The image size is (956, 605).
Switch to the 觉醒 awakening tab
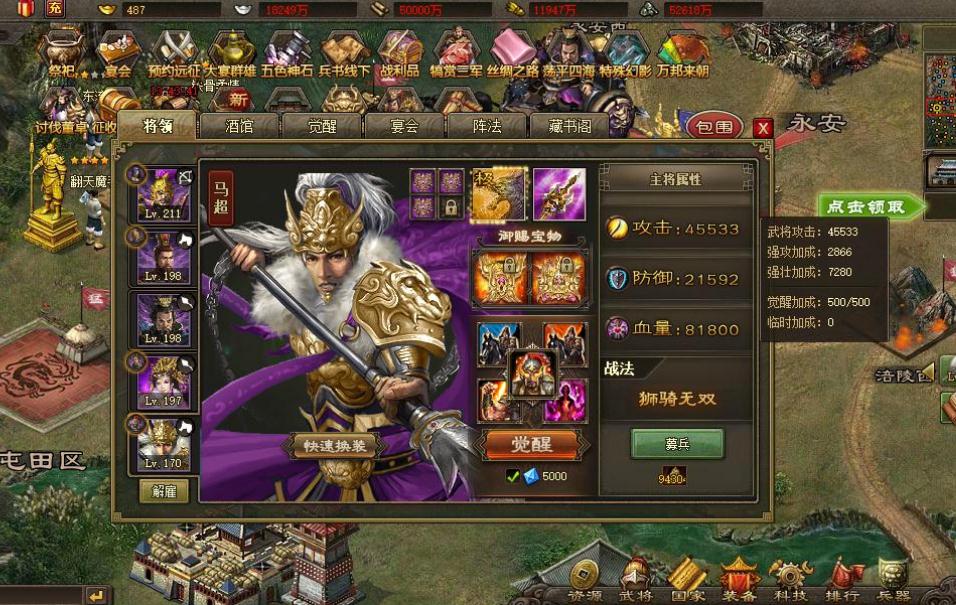point(321,126)
